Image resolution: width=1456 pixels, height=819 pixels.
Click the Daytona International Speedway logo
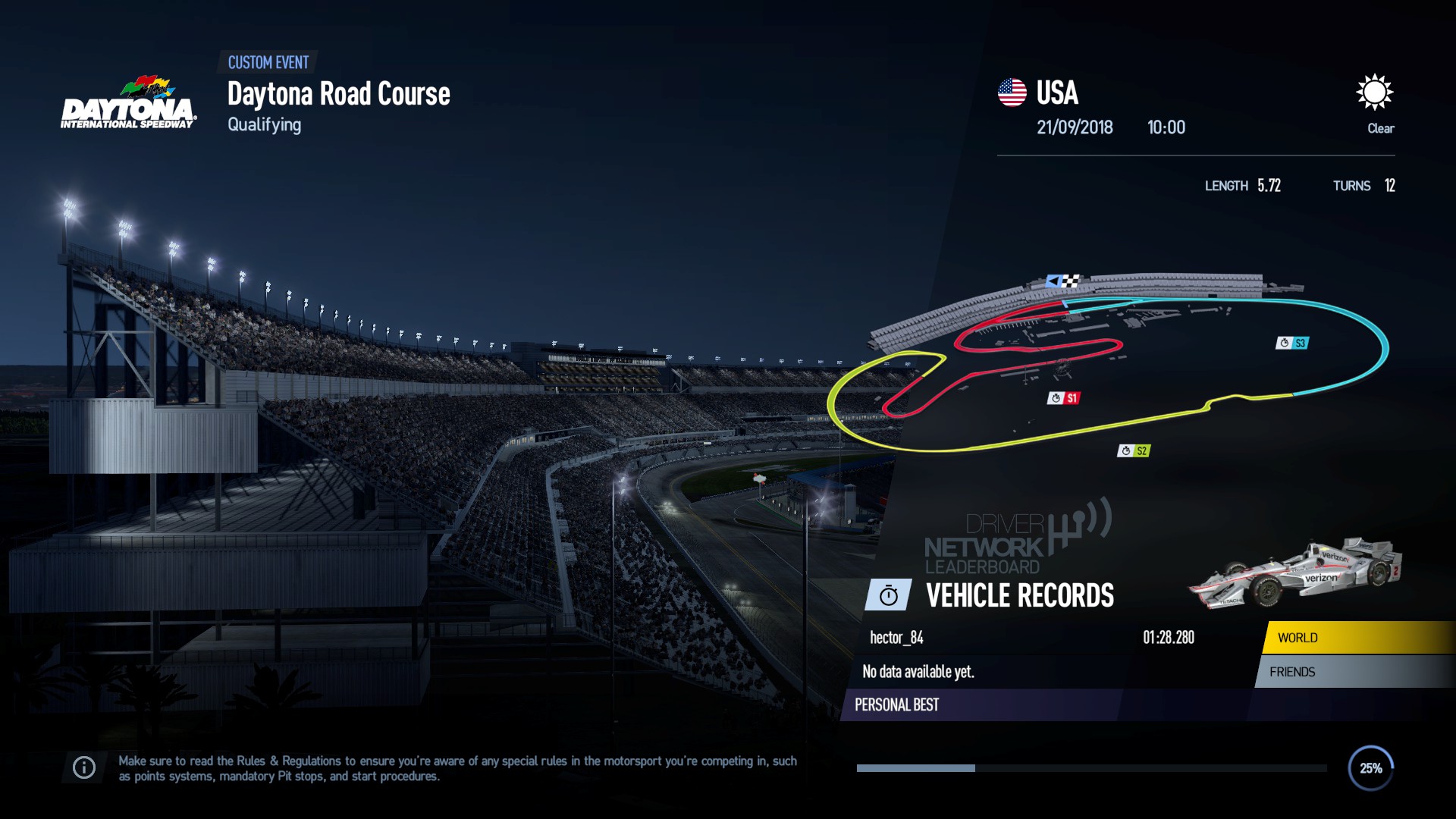coord(129,102)
